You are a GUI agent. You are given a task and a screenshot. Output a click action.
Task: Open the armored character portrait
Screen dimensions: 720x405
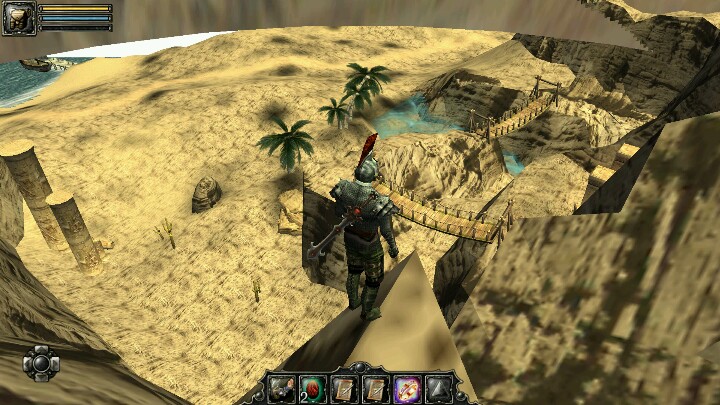18,18
